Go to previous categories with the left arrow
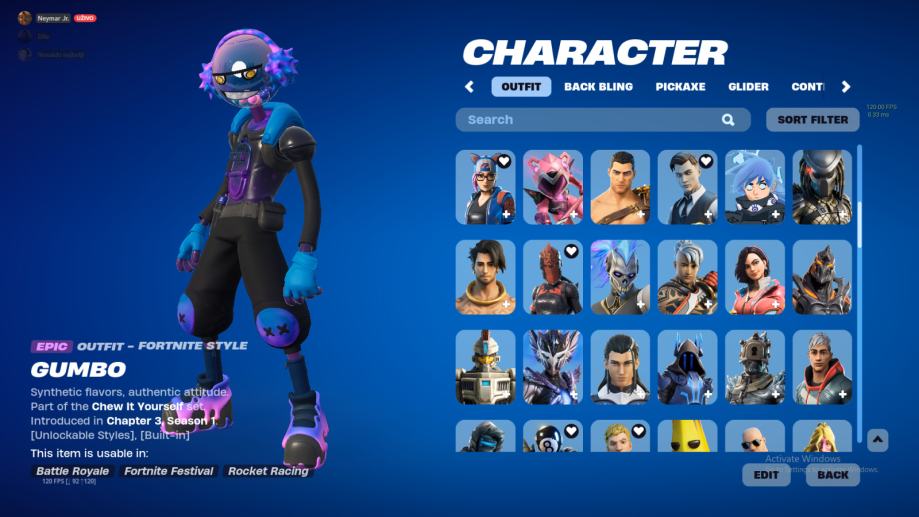 (x=469, y=87)
